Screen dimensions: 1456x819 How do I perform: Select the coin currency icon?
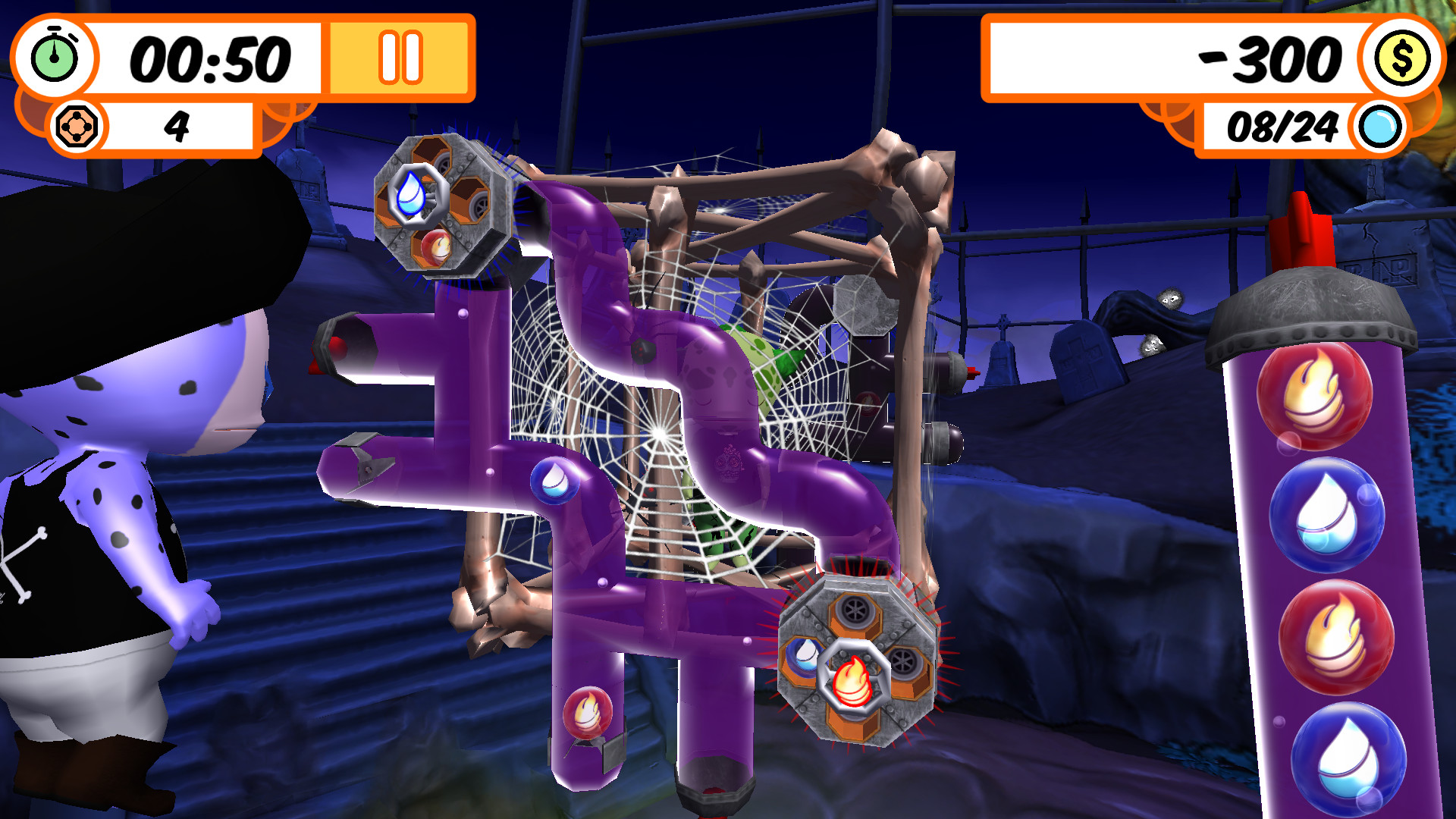[x=1401, y=57]
